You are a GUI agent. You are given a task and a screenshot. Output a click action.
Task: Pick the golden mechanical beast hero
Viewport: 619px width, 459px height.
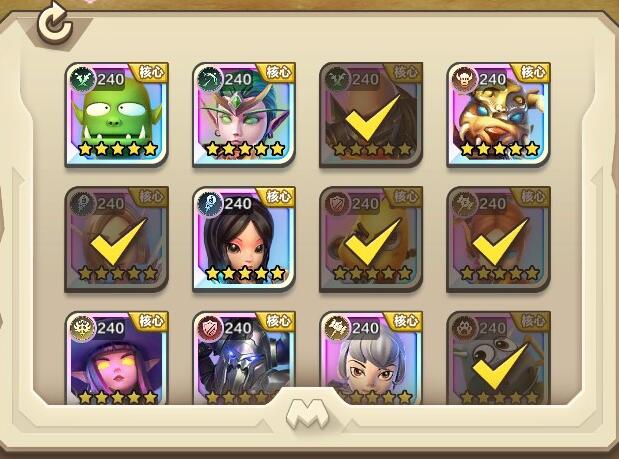[498, 114]
